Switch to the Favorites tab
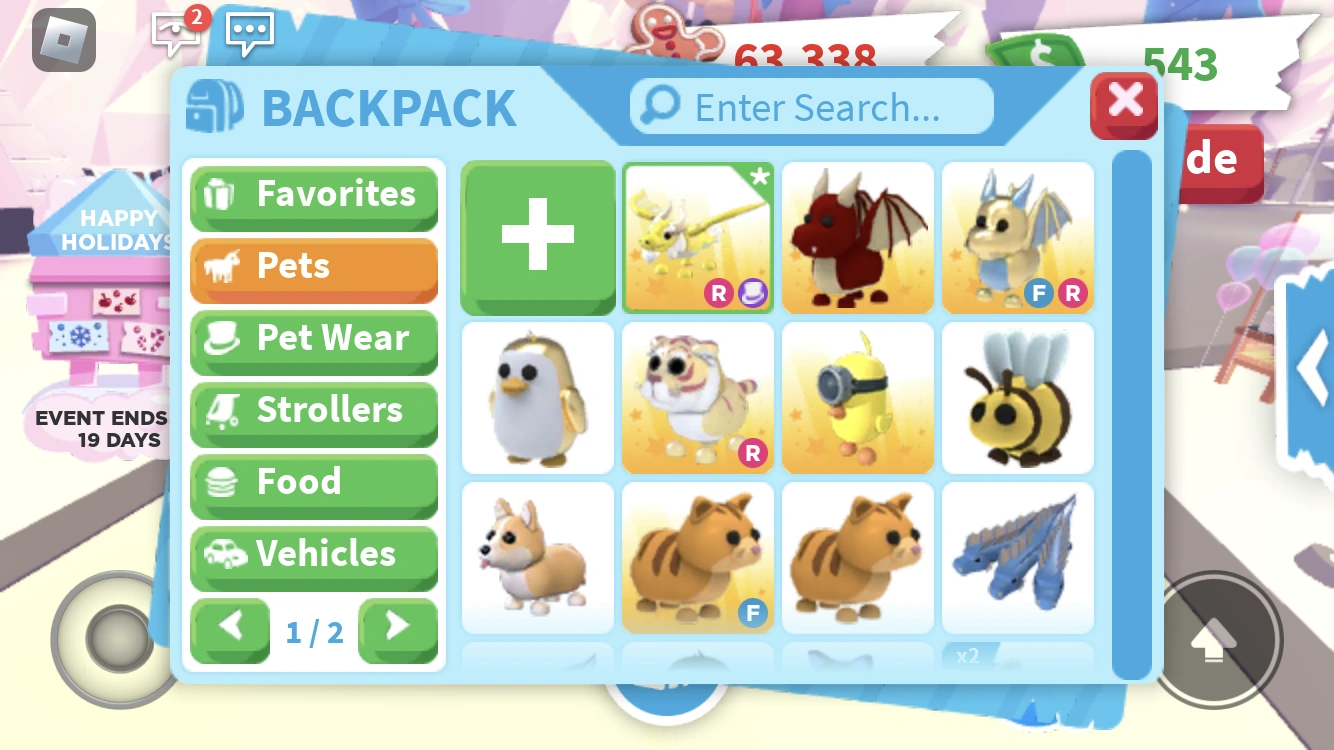Viewport: 1334px width, 750px height. (314, 195)
